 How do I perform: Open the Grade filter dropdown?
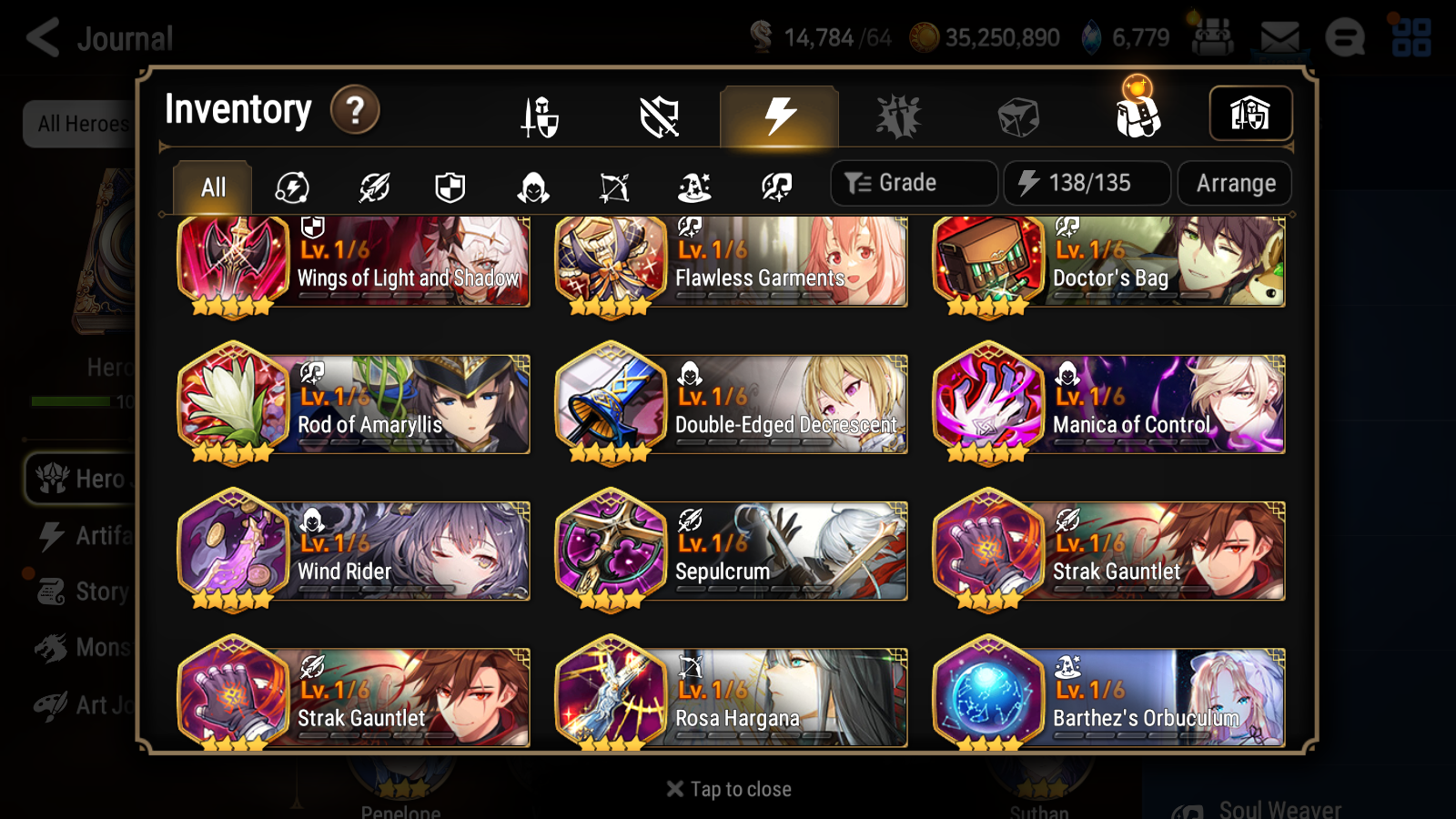point(913,183)
